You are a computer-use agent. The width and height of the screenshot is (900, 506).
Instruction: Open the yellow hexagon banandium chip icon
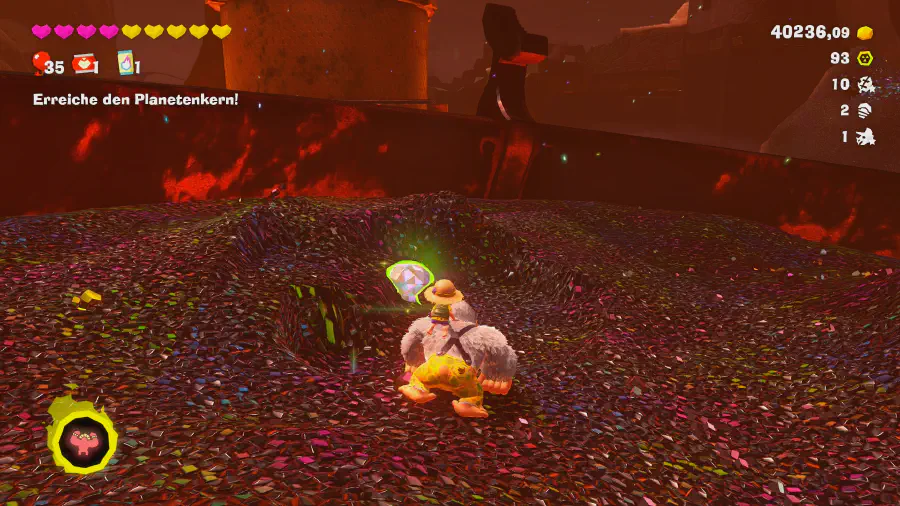[x=866, y=59]
